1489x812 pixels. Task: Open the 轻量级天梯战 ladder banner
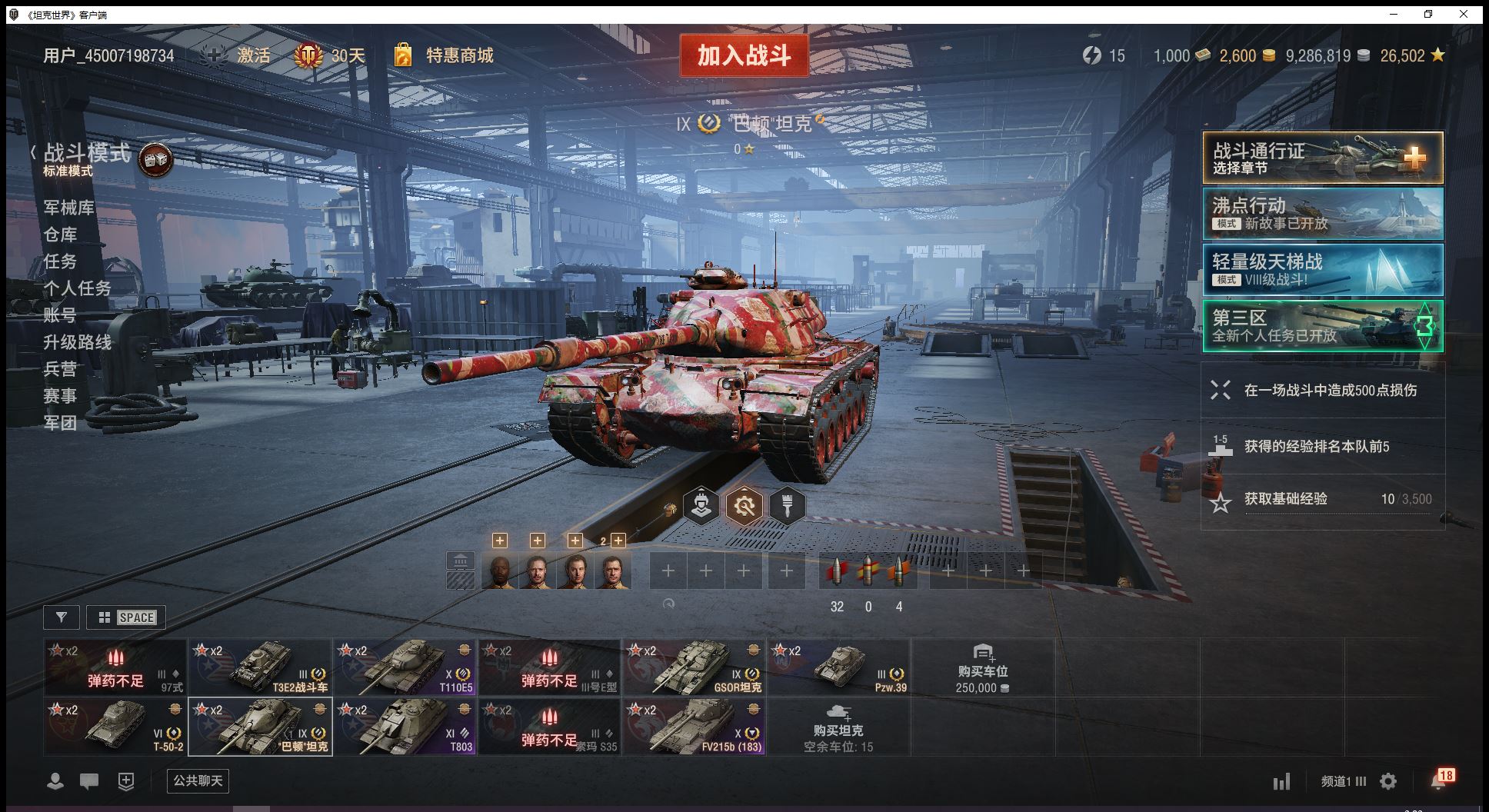point(1322,270)
